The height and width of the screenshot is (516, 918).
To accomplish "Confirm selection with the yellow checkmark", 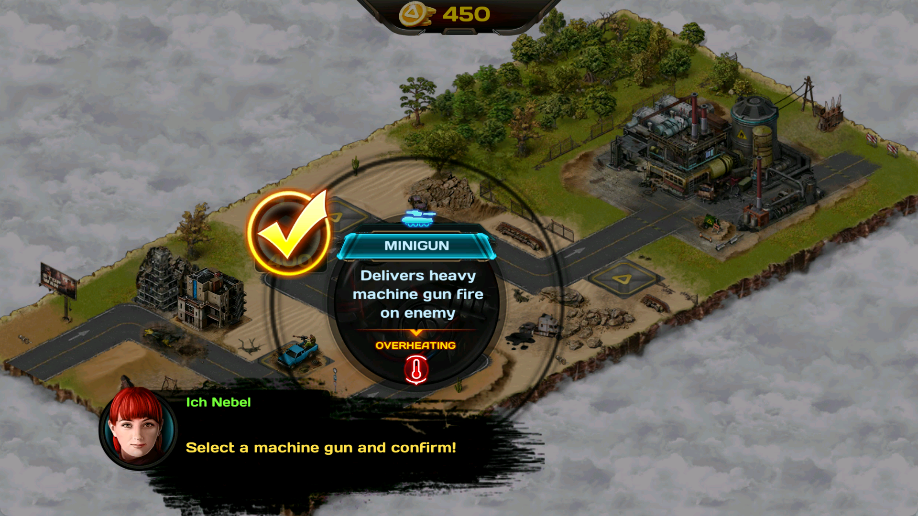I will pyautogui.click(x=289, y=231).
